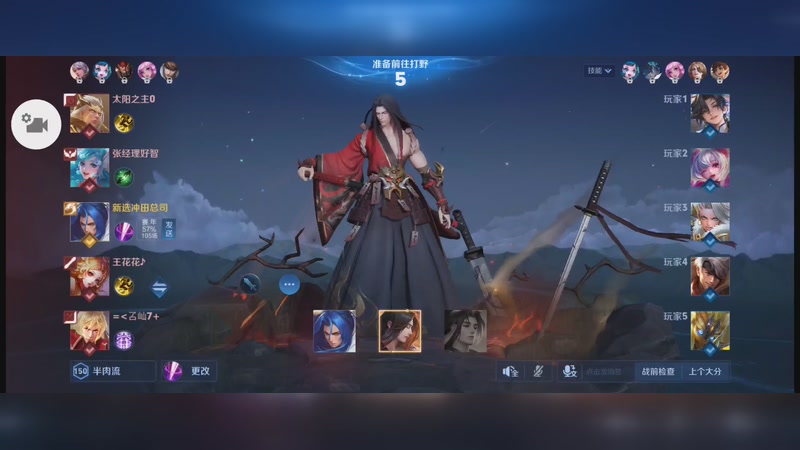Open the three-dots more options bubble
This screenshot has height=450, width=800.
pos(289,284)
